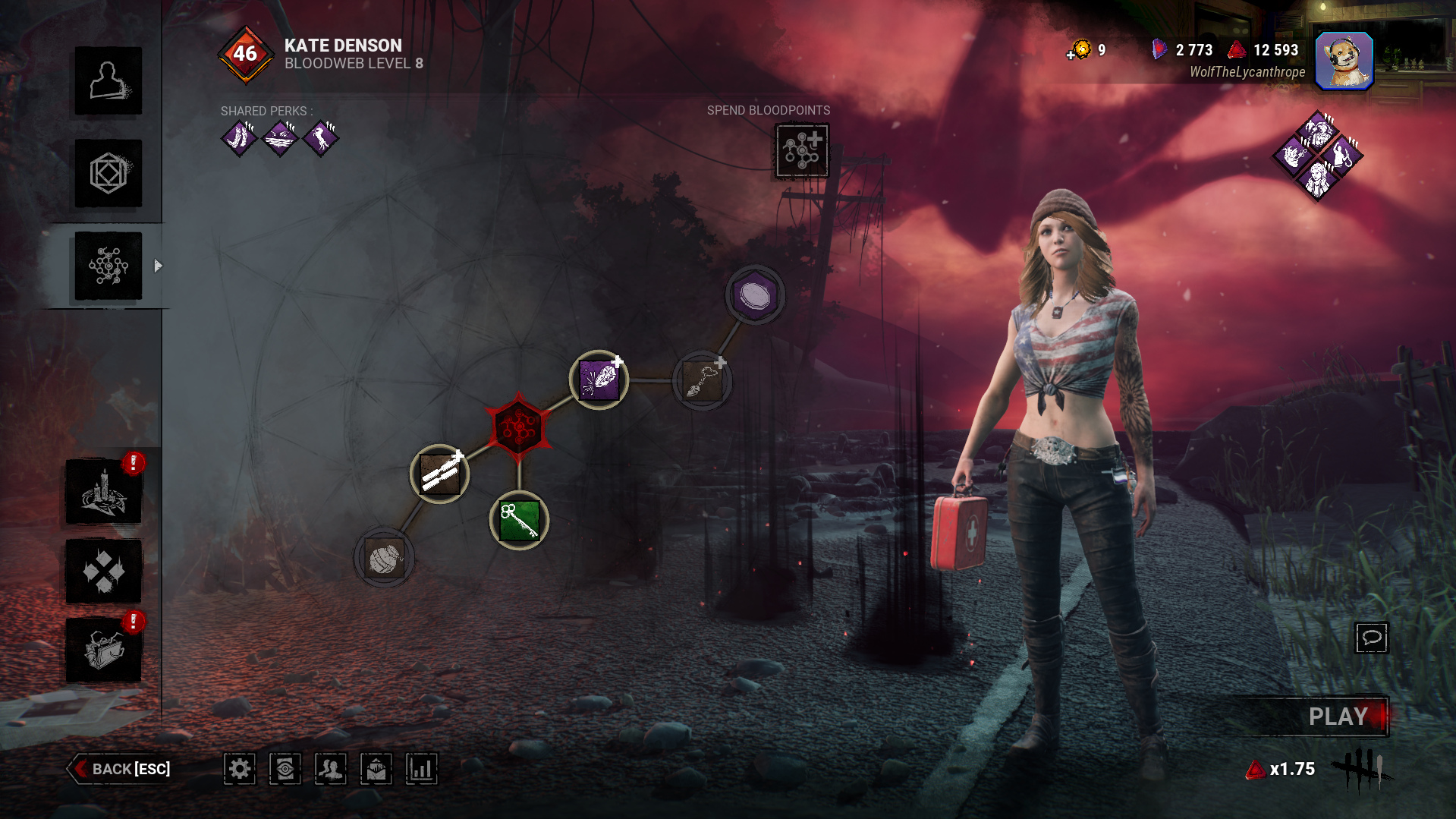Screen dimensions: 1456x819
Task: Click the red Bloodweb center node
Action: [x=519, y=427]
